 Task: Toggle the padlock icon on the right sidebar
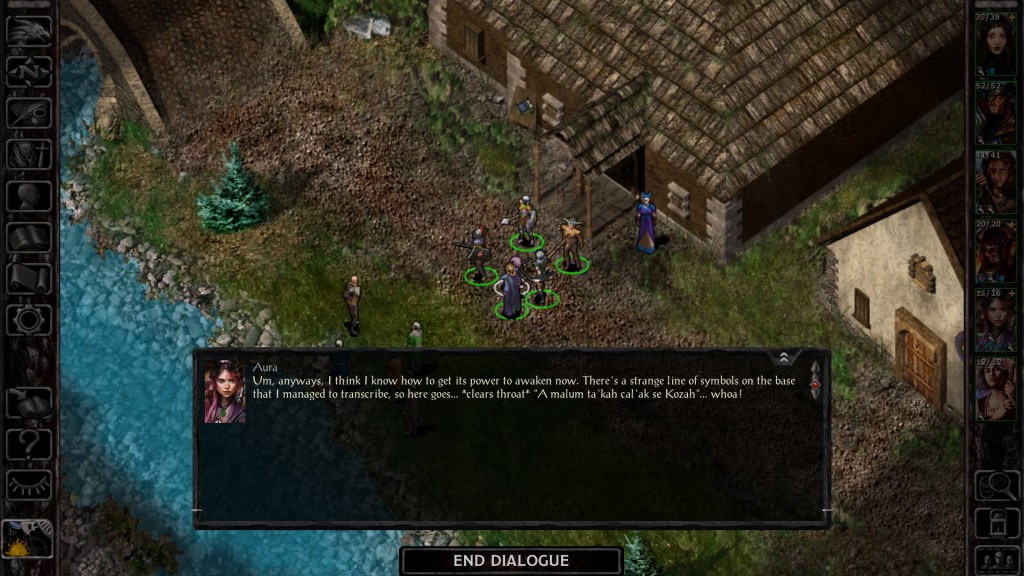[995, 523]
